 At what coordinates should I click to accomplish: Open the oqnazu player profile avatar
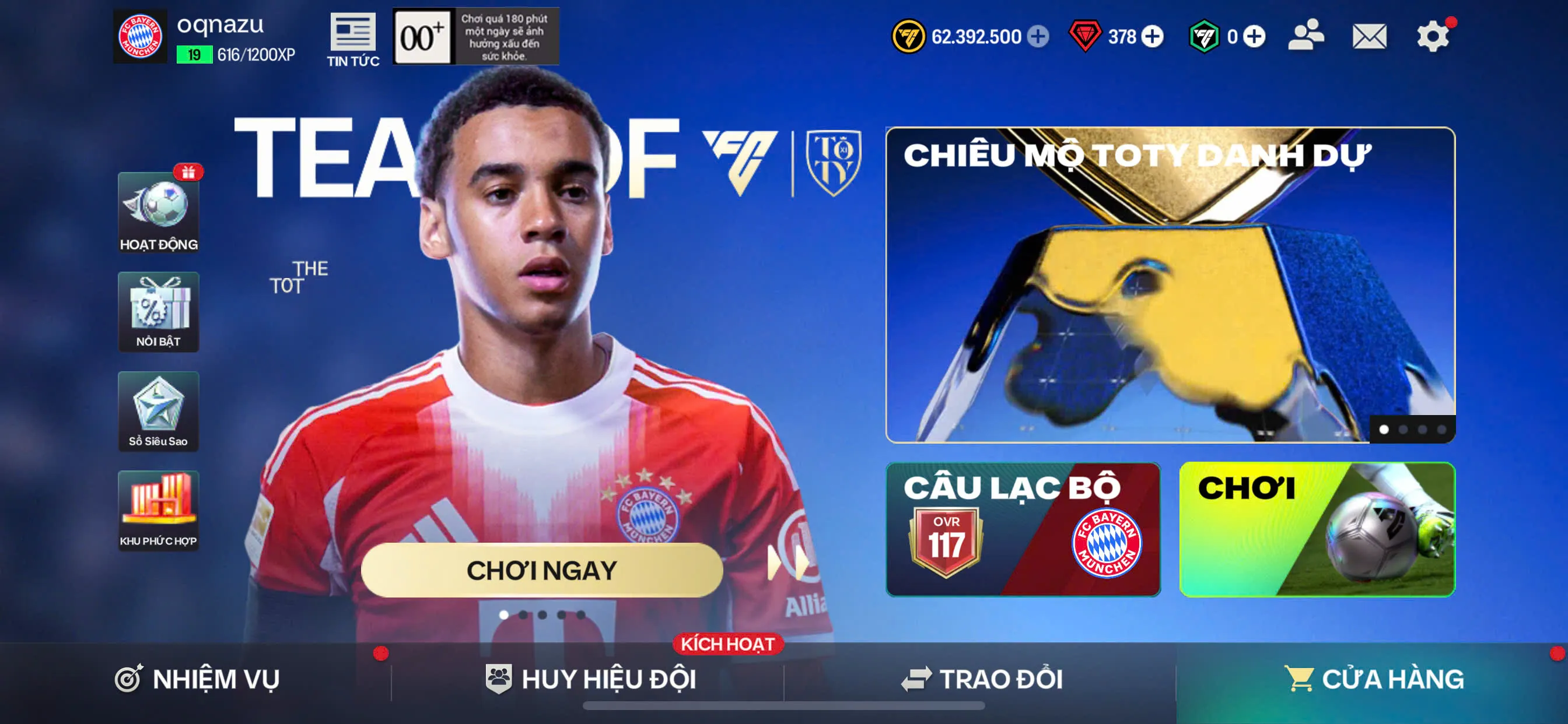pyautogui.click(x=140, y=37)
